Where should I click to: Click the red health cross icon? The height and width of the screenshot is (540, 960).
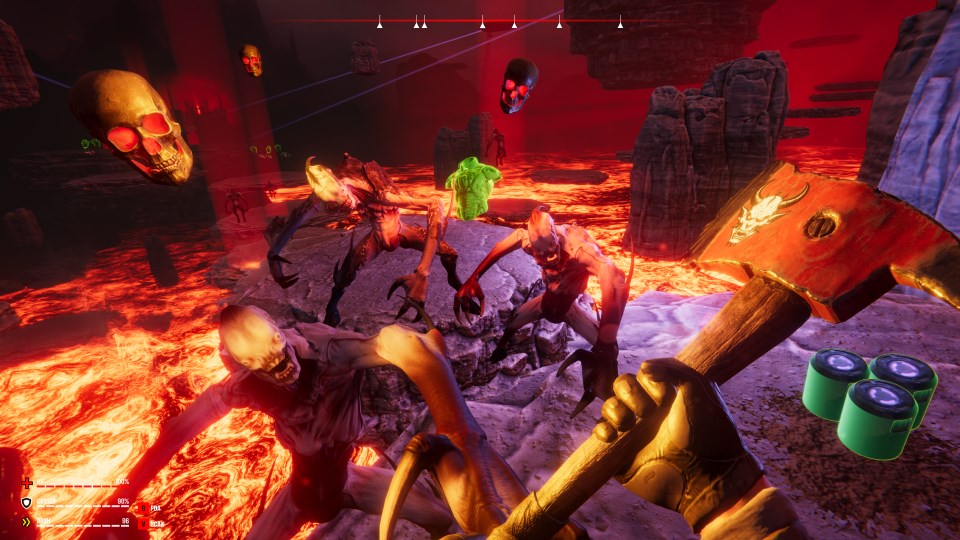[27, 482]
